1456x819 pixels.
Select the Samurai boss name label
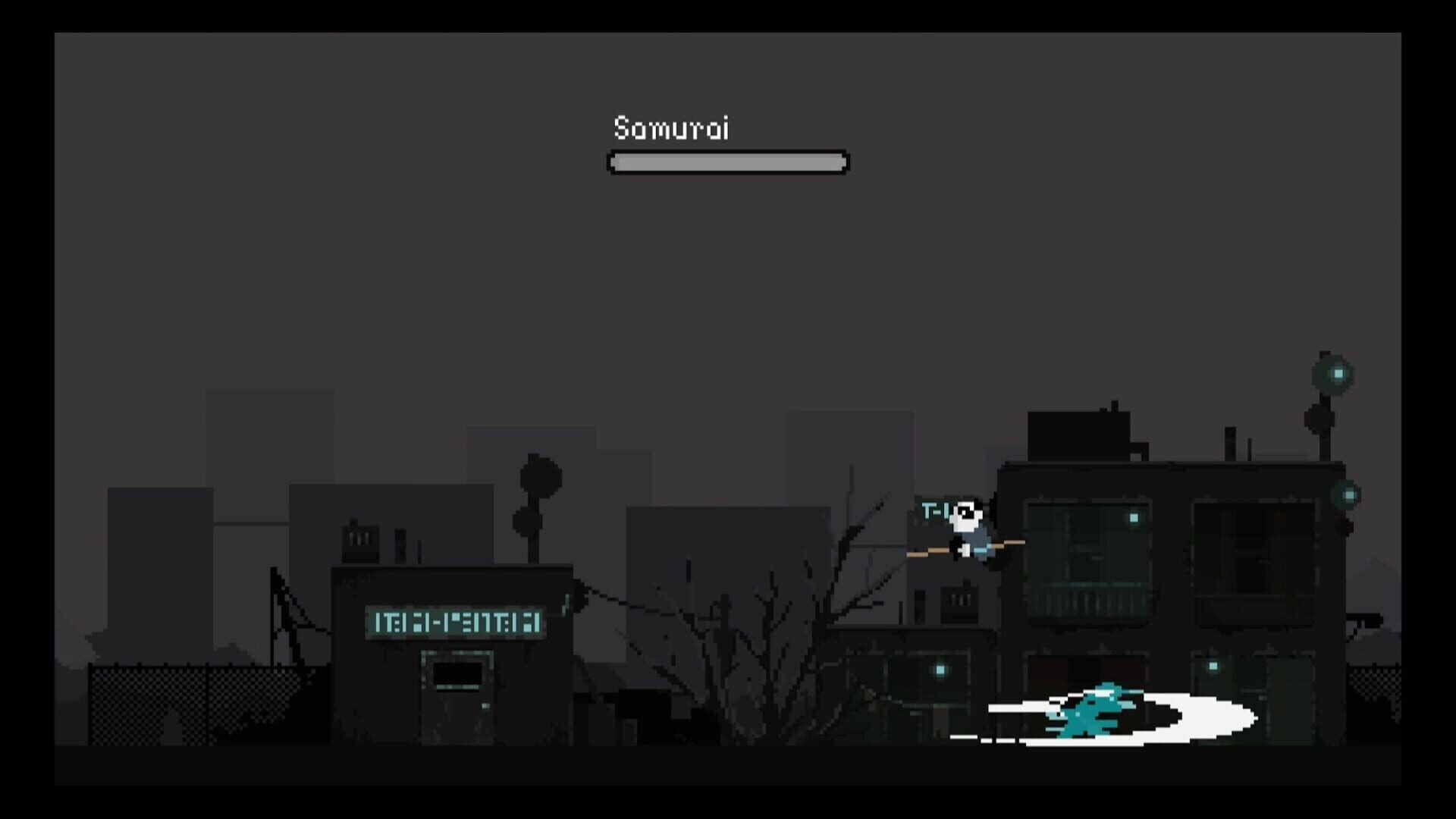pyautogui.click(x=671, y=129)
